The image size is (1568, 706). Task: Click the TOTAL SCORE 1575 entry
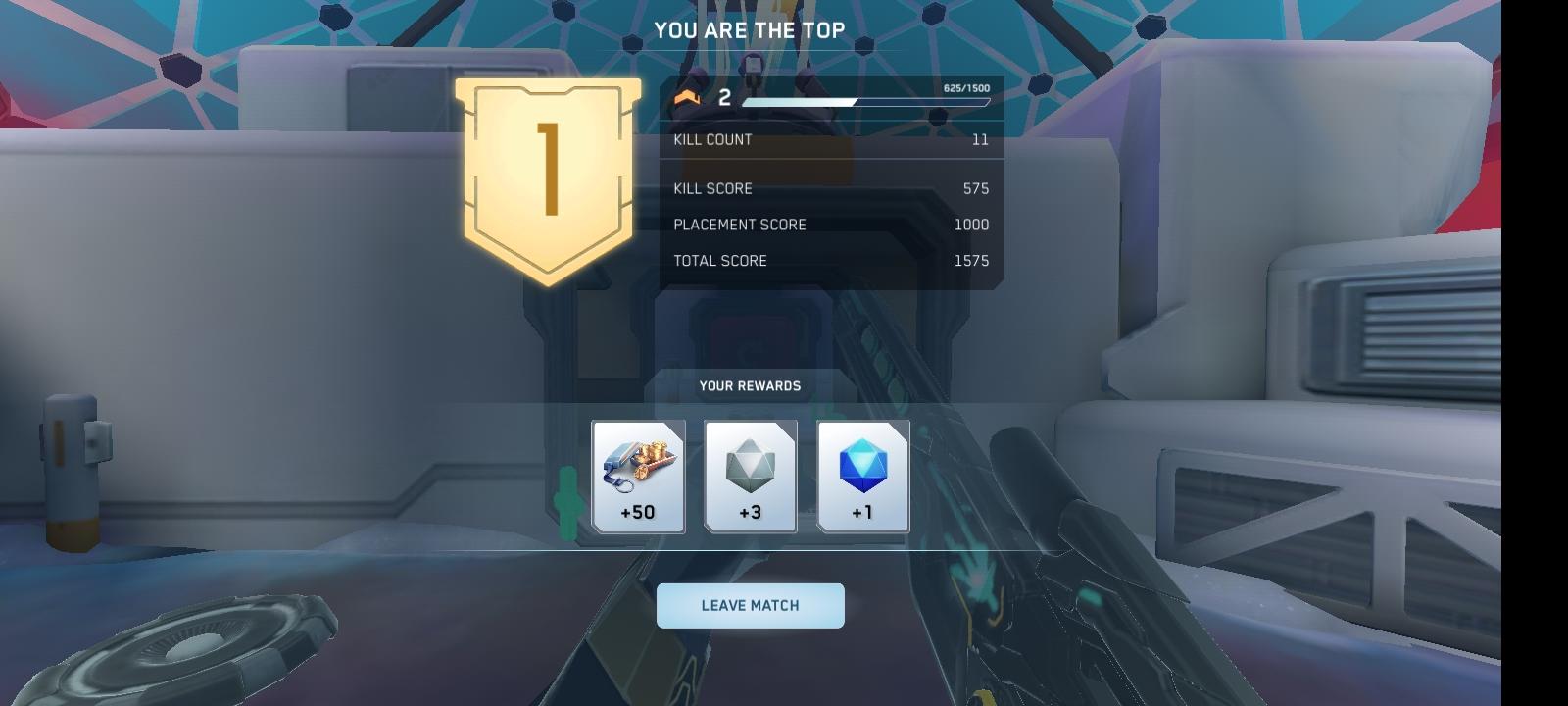pyautogui.click(x=972, y=261)
